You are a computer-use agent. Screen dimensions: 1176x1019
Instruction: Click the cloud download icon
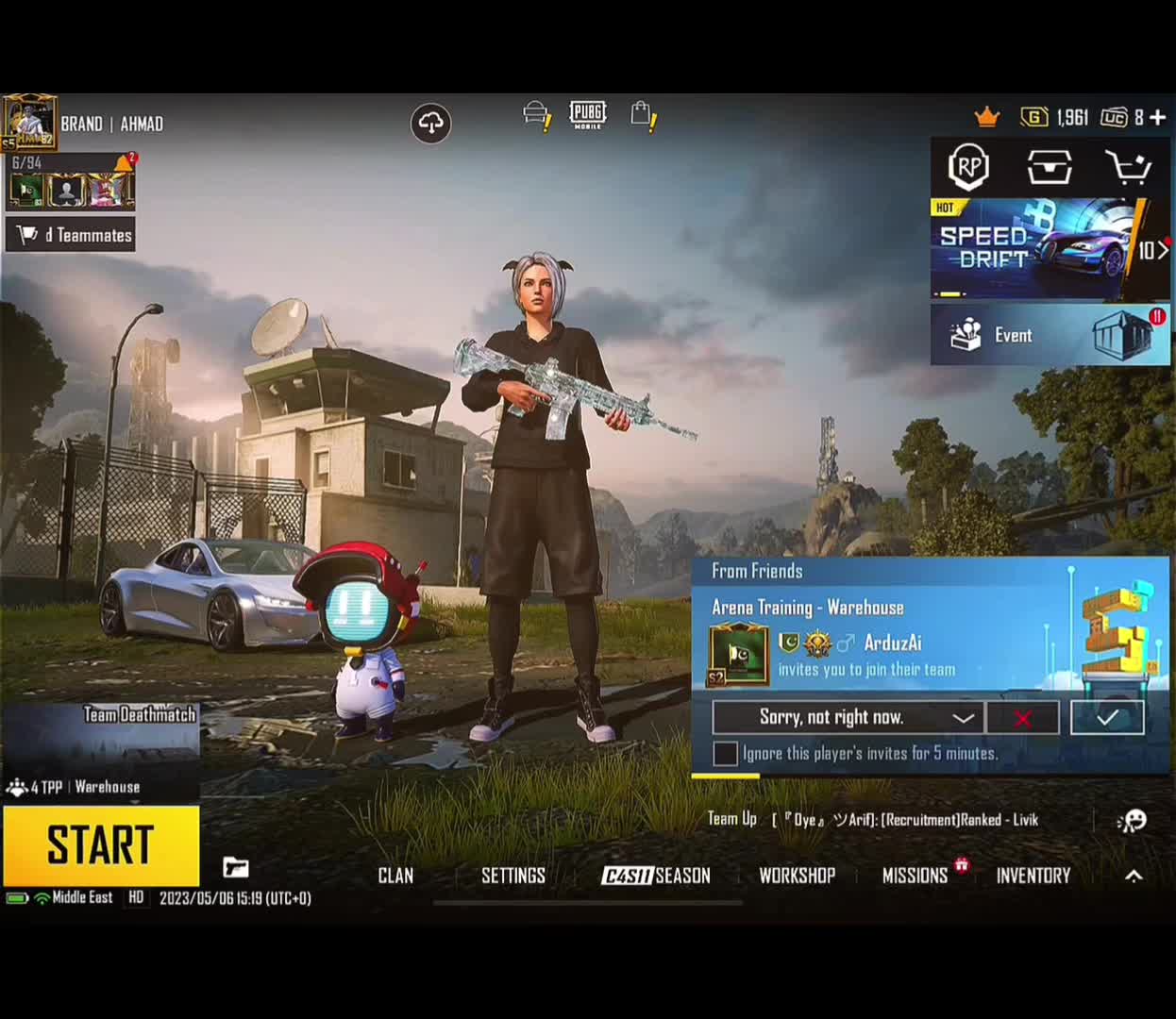431,123
